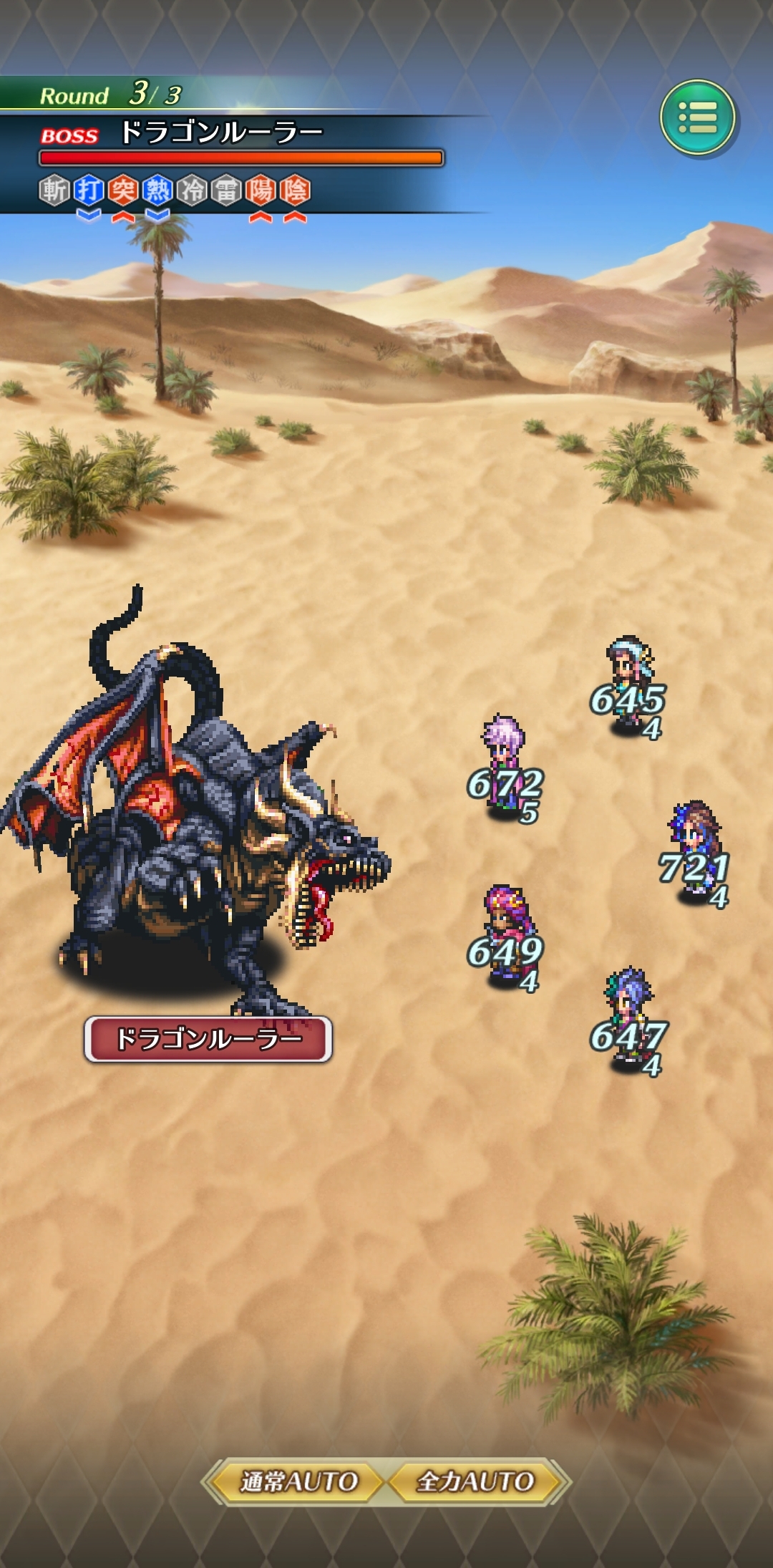Open the green list menu button
This screenshot has height=1568, width=773.
[698, 118]
